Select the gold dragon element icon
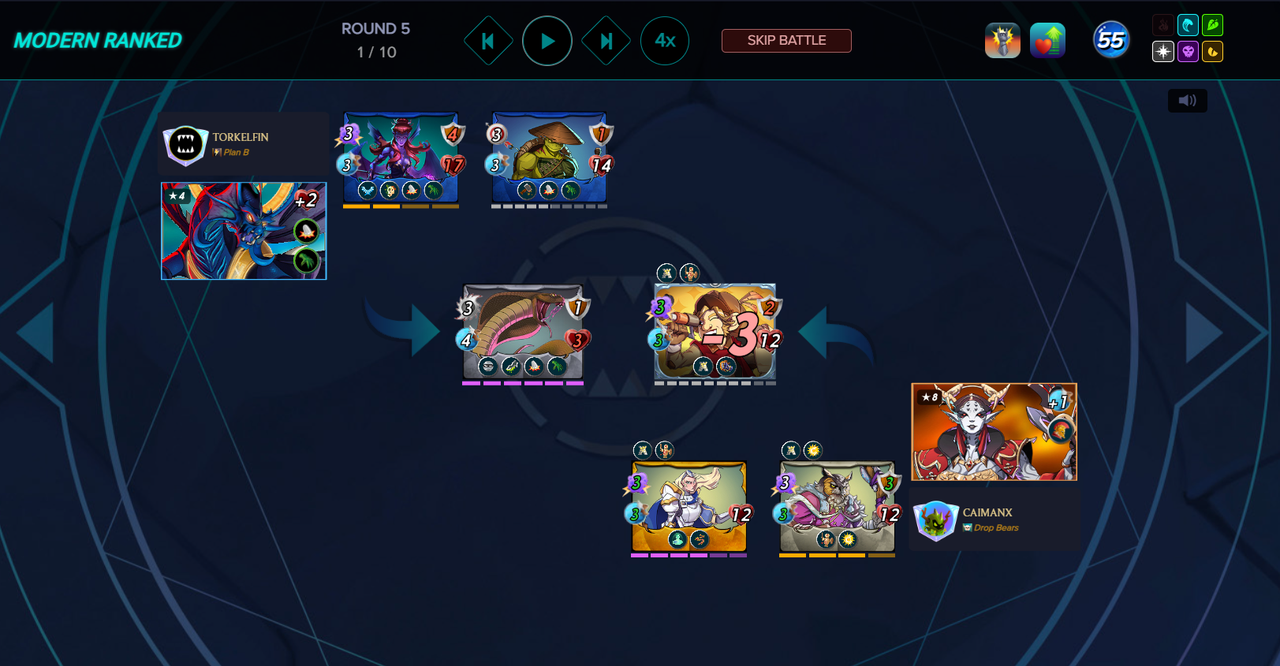The image size is (1280, 666). click(x=1213, y=51)
